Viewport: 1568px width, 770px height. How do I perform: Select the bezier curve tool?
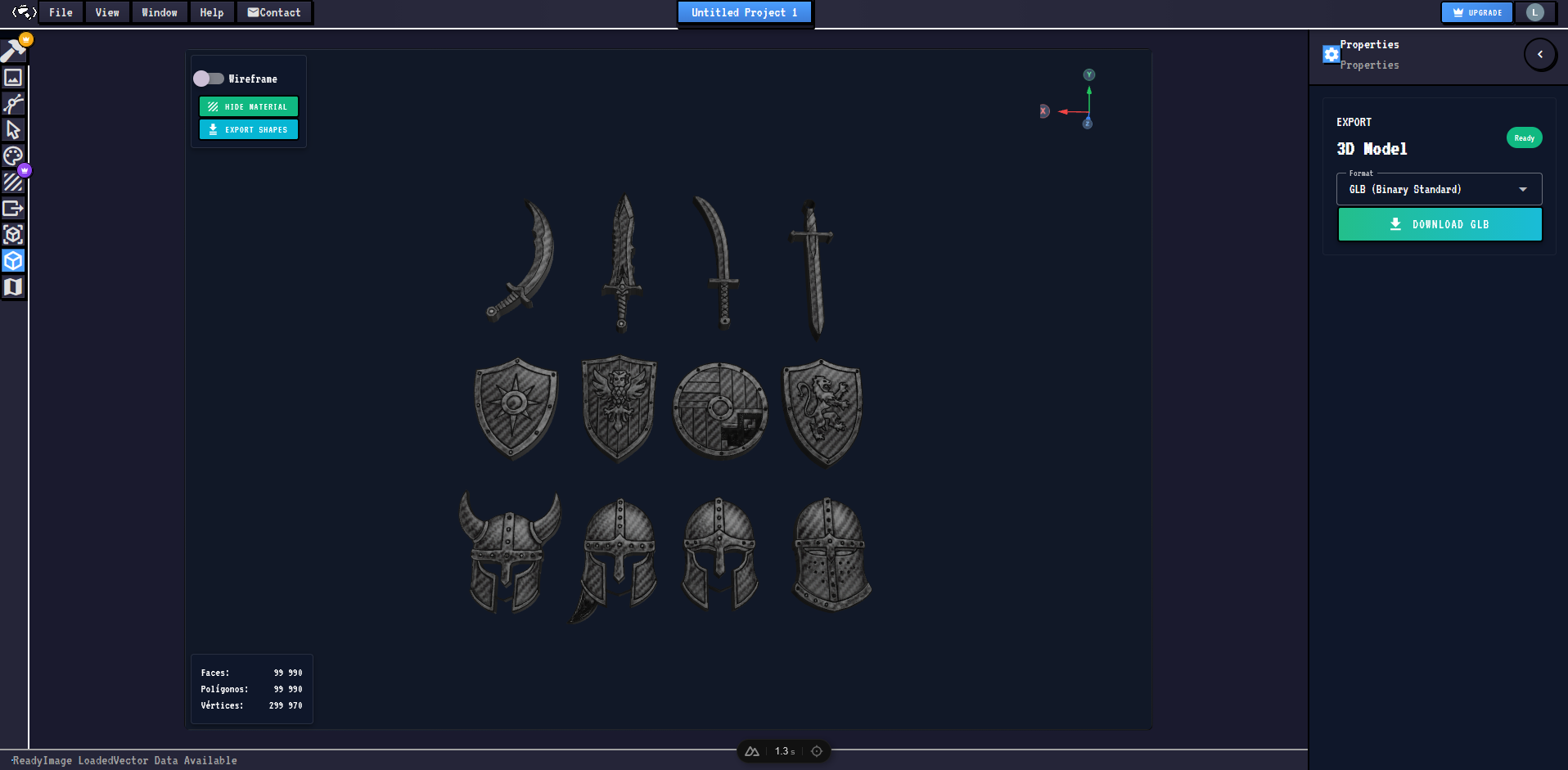(x=13, y=104)
